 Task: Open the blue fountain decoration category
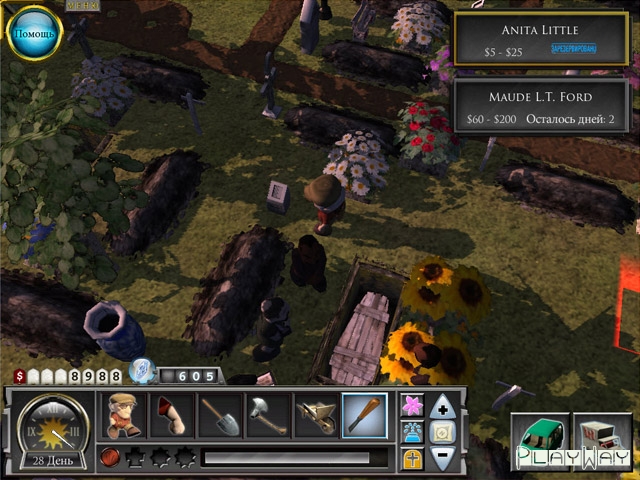click(x=411, y=433)
